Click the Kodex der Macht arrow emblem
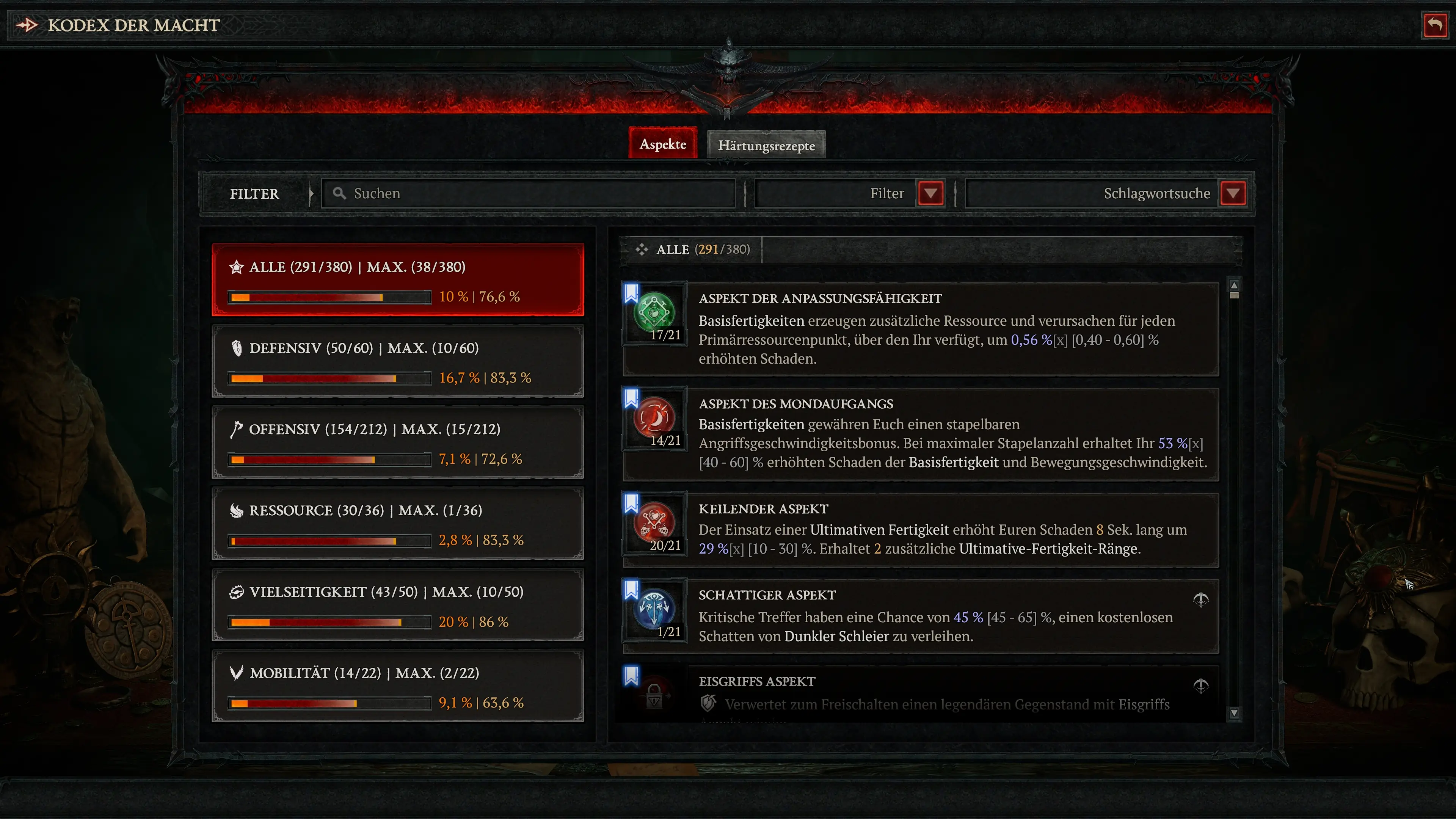 (27, 24)
